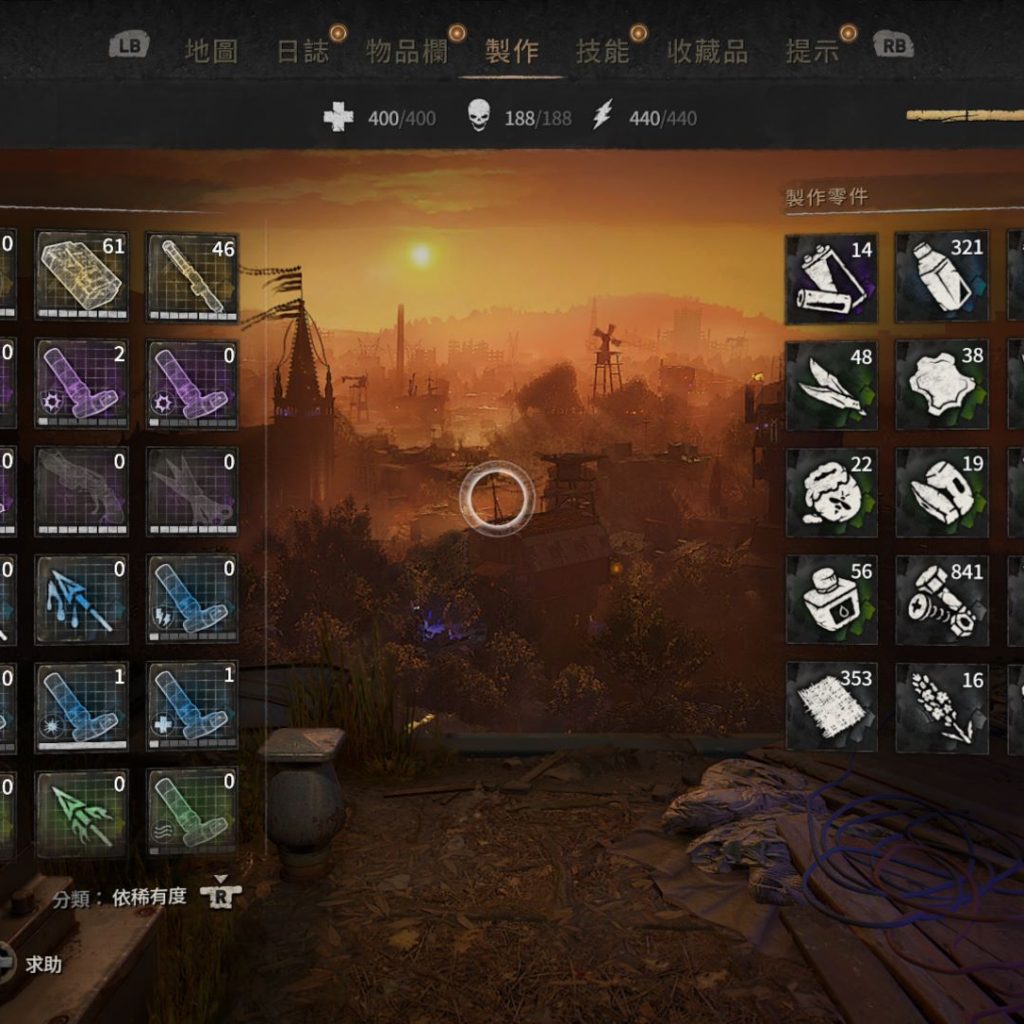Show the 收藏品 tab
Viewport: 1024px width, 1024px height.
707,52
